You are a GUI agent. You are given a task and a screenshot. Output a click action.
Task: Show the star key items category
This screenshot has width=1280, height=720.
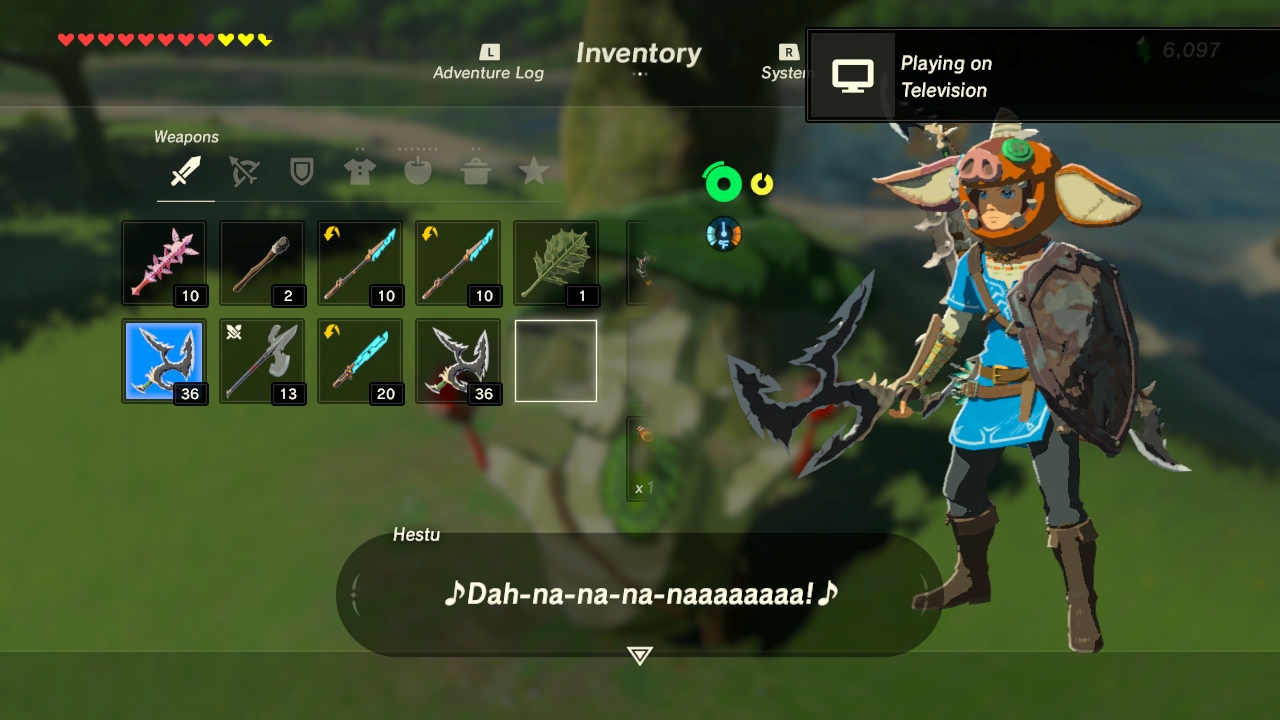[533, 172]
